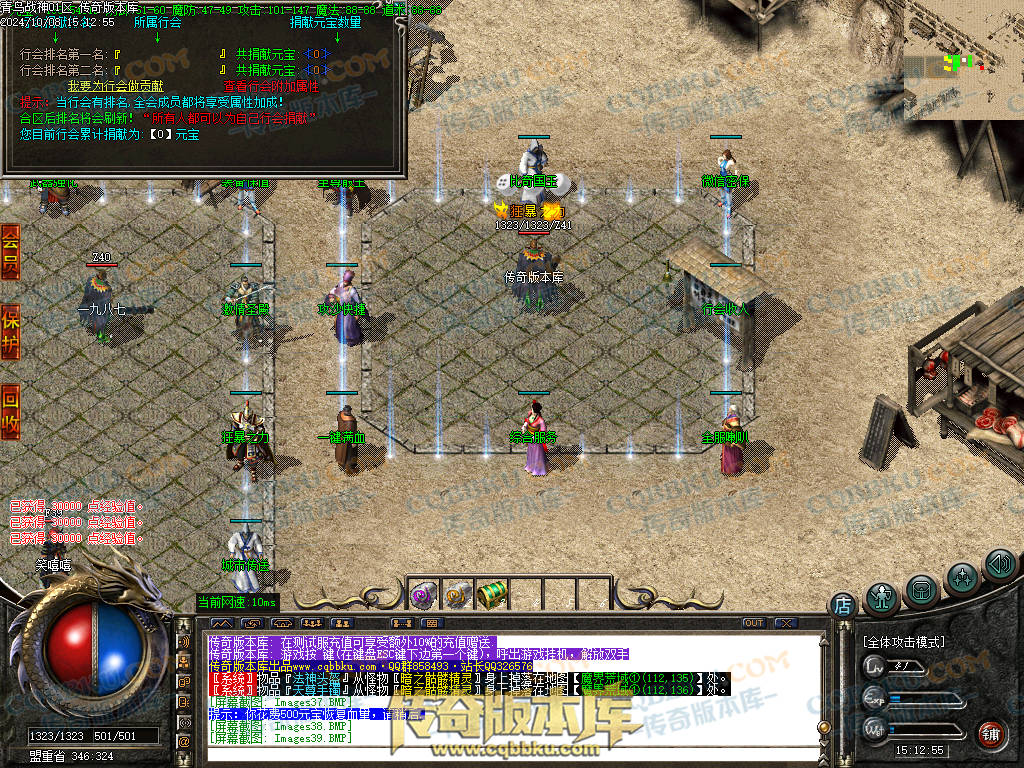Open the minimap in the corner

pos(964,60)
